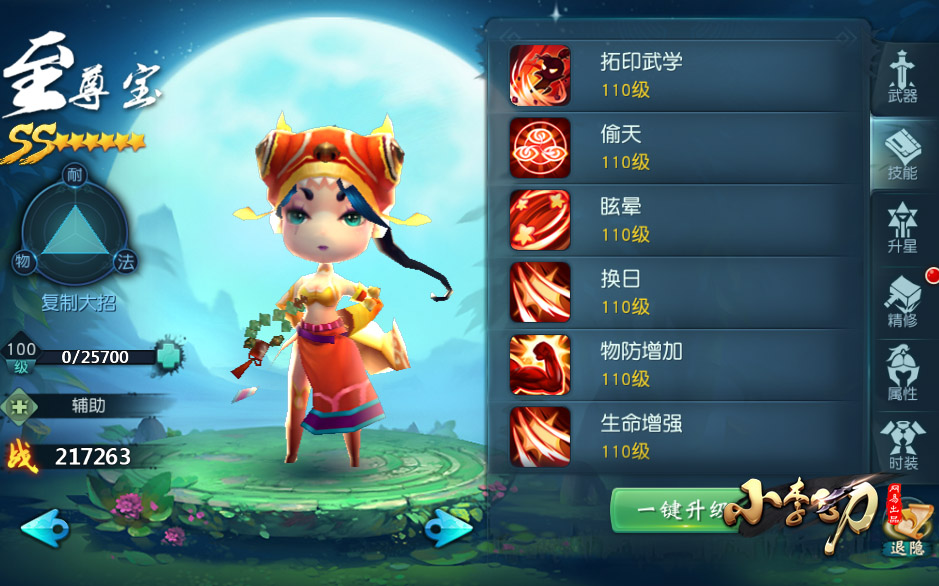Select the 拓印武学 skill row
This screenshot has width=939, height=586.
pos(684,75)
